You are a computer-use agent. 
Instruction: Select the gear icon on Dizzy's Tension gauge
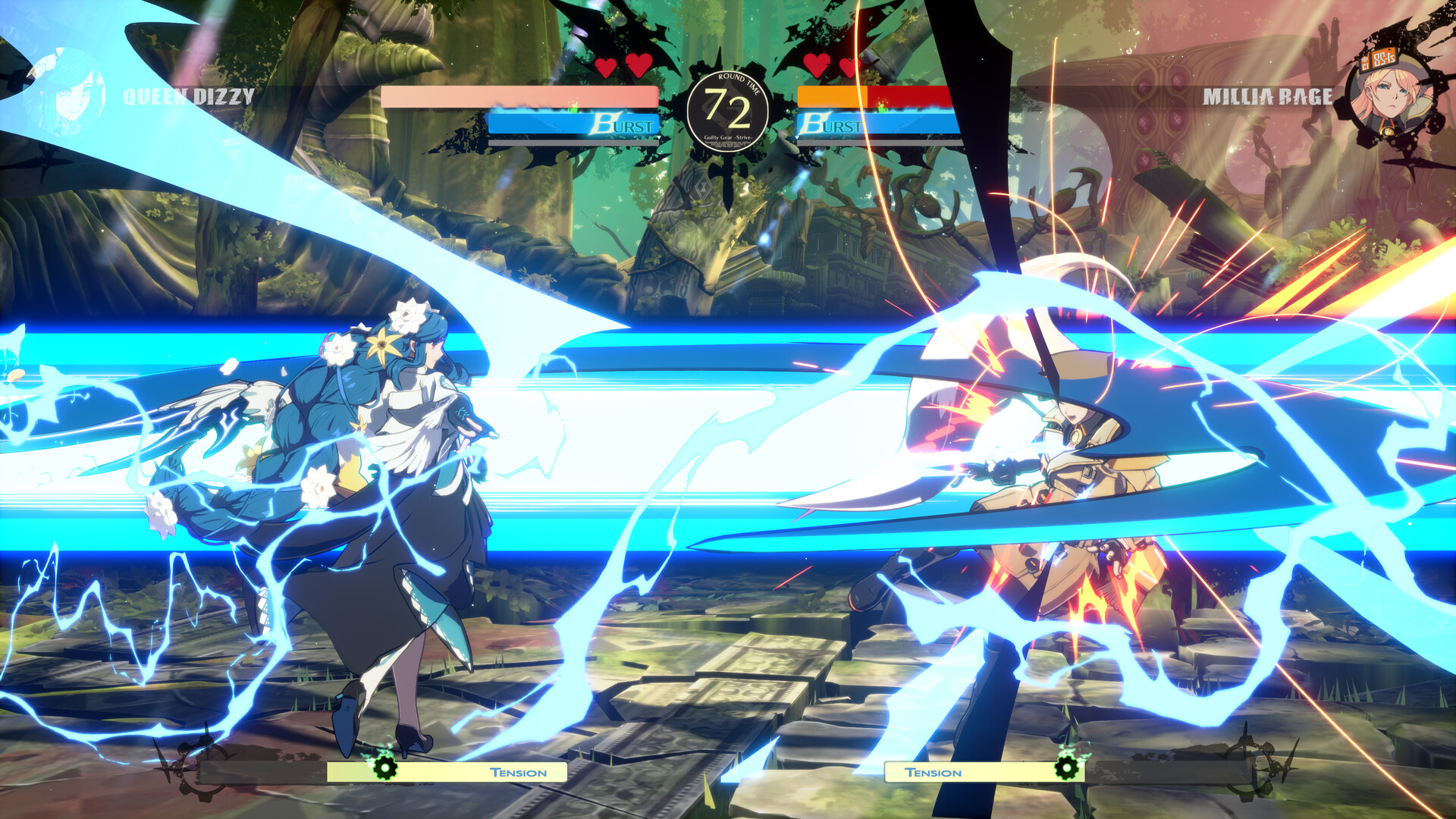tap(385, 769)
